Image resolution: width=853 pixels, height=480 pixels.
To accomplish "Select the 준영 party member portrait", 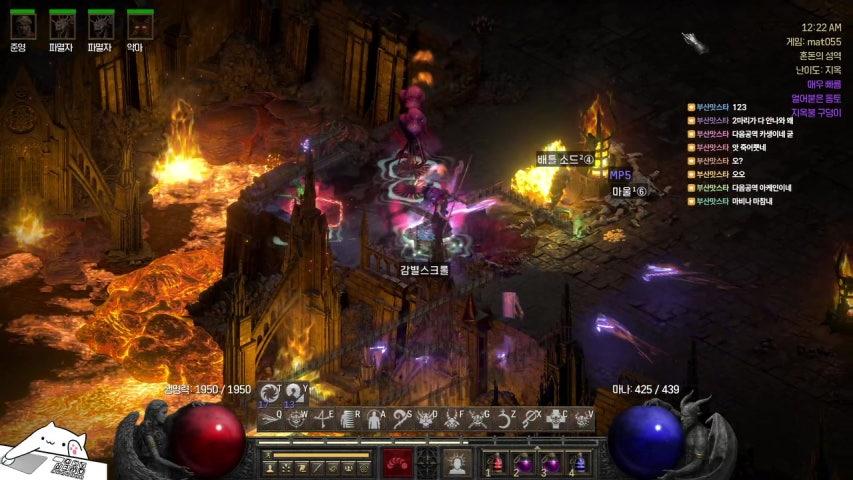I will click(x=21, y=24).
